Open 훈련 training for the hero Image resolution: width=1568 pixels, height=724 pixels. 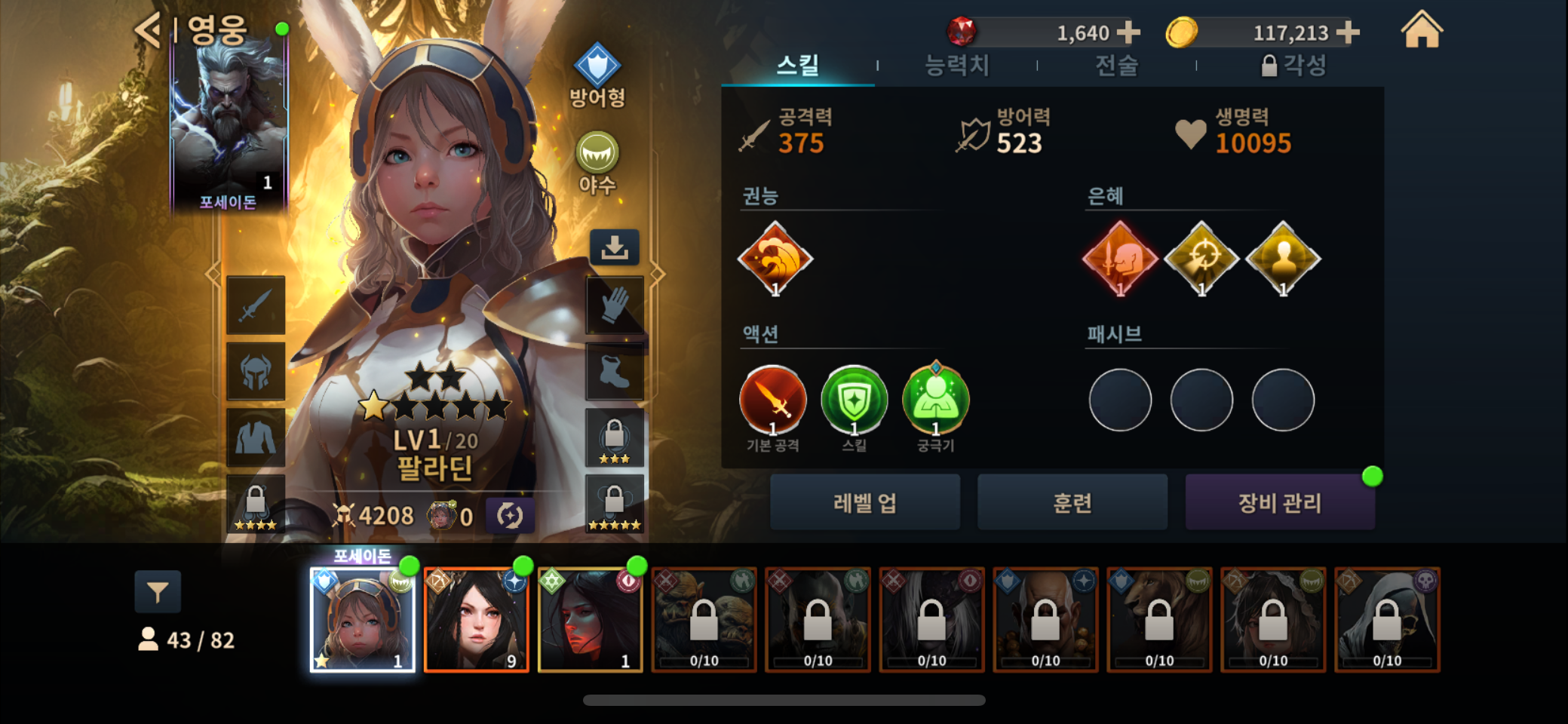click(1072, 502)
